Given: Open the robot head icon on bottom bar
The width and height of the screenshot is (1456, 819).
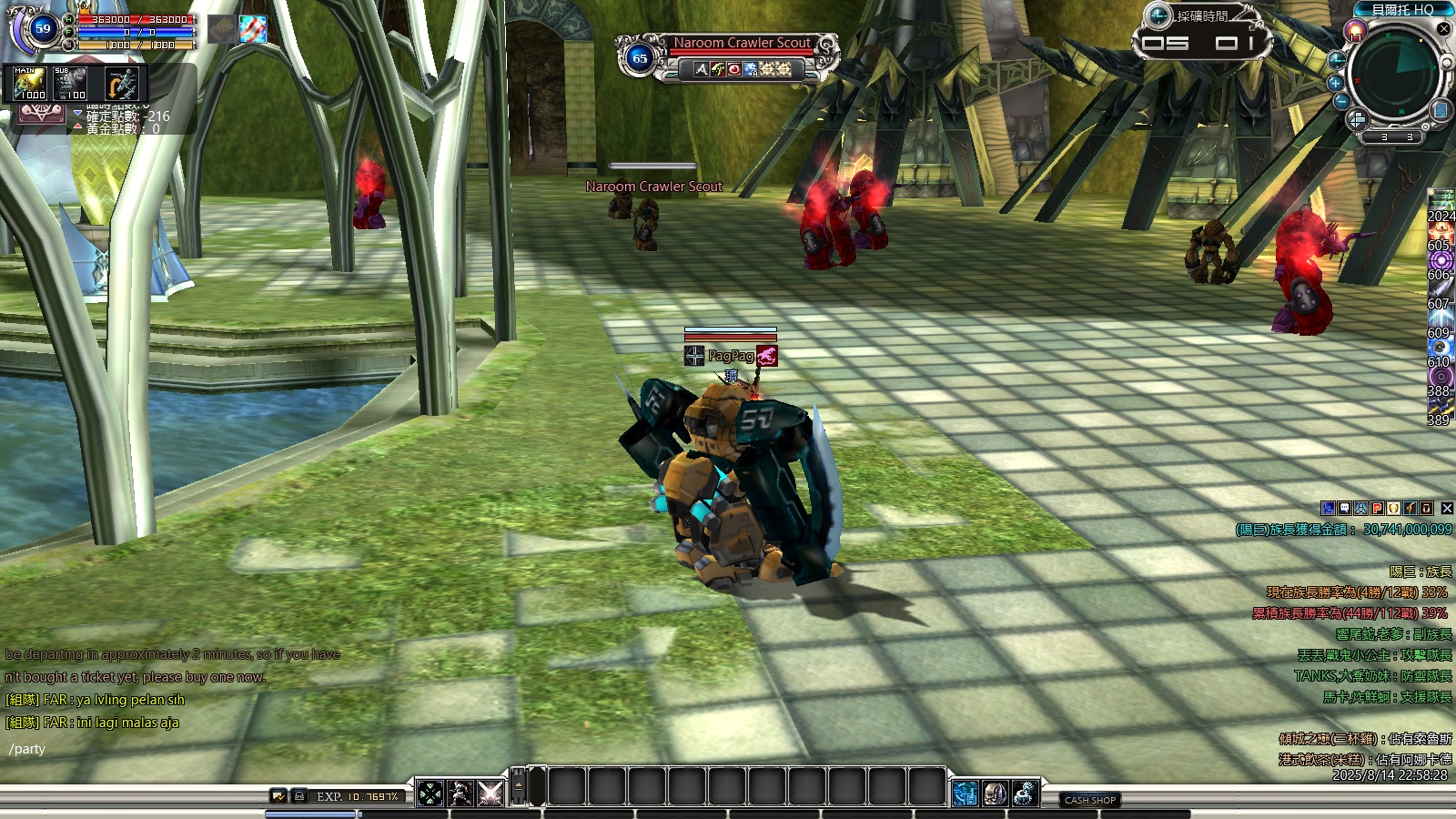Looking at the screenshot, I should tap(996, 794).
